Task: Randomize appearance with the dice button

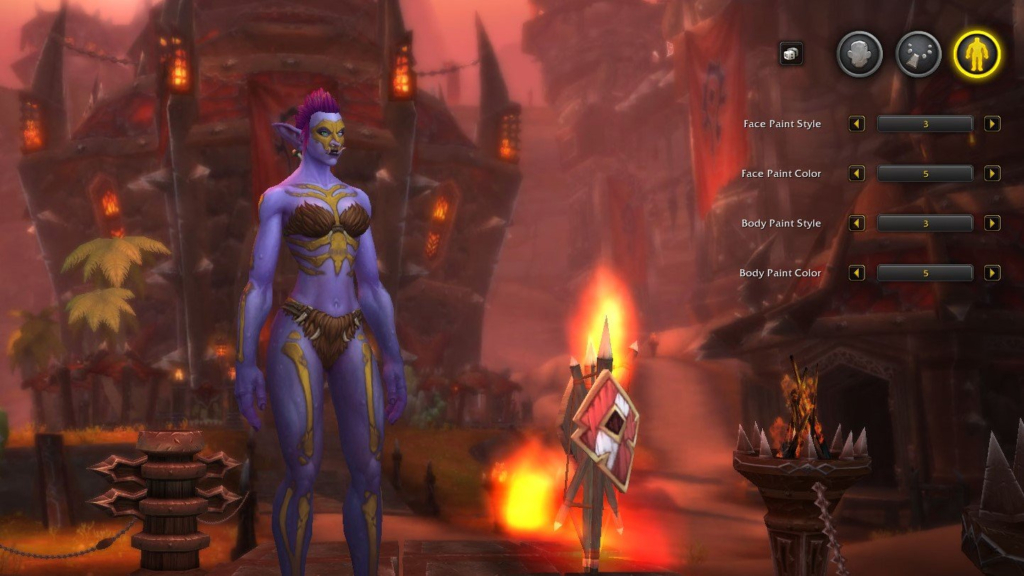Action: [791, 54]
